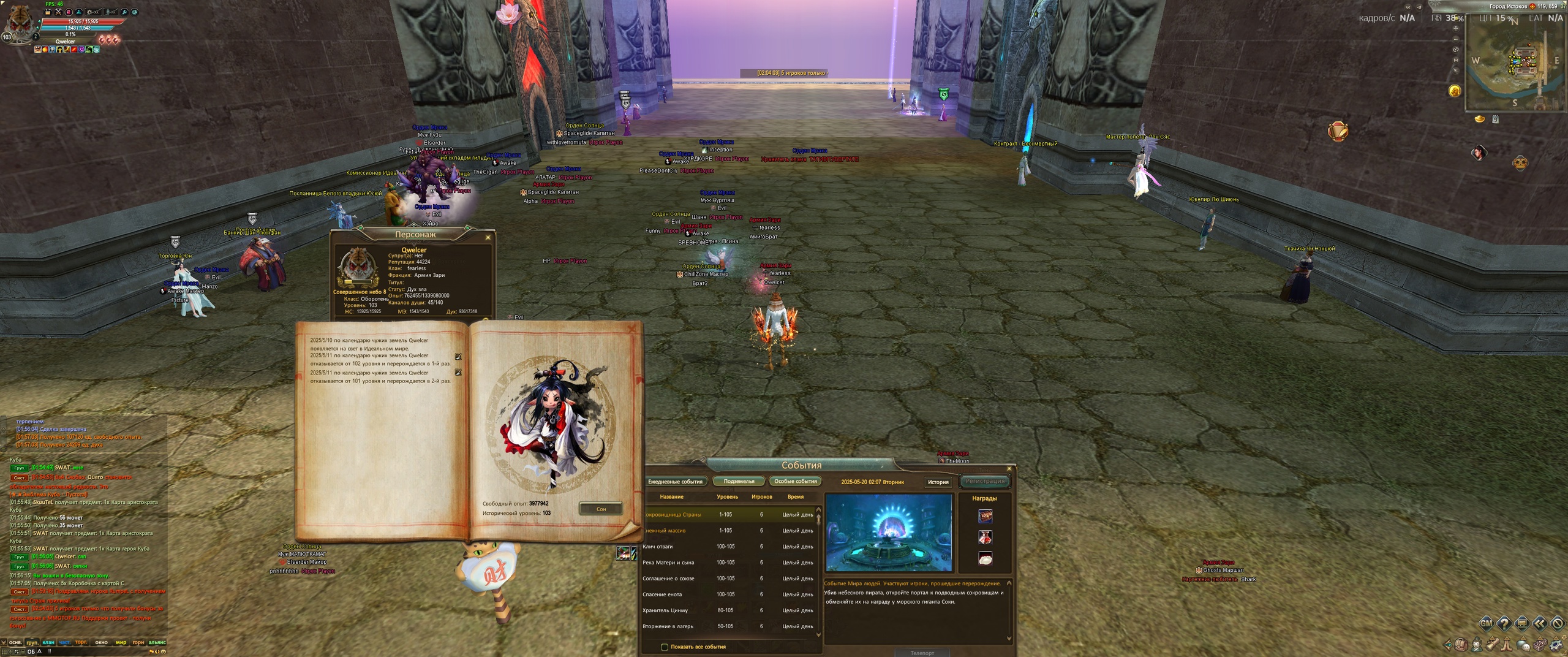Open the GM help button

pyautogui.click(x=1486, y=624)
